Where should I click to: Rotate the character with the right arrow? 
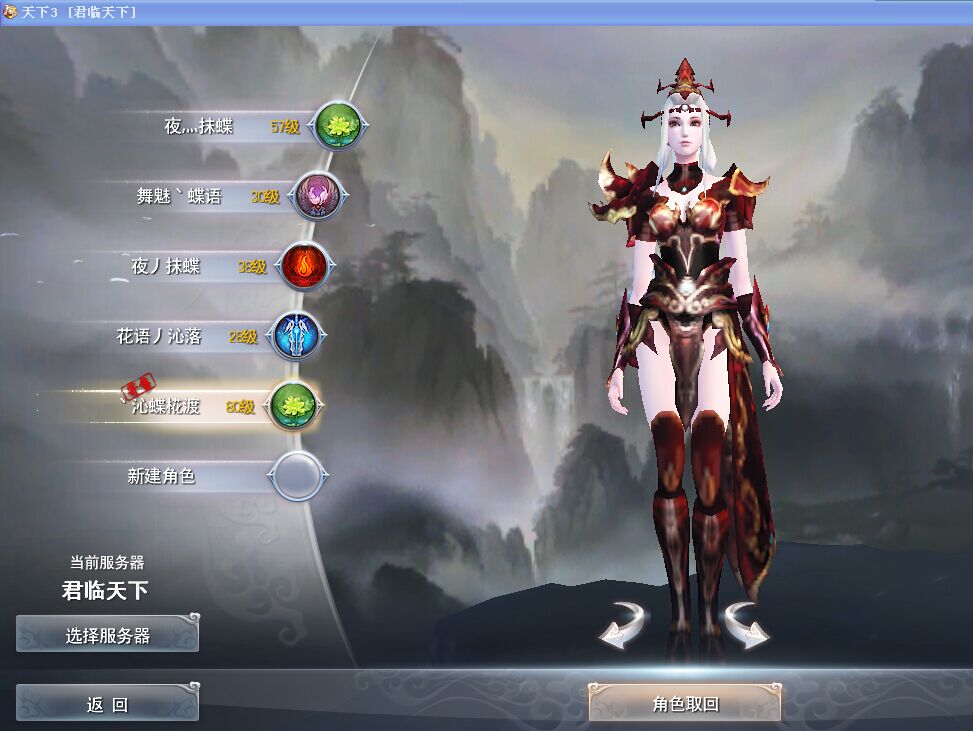(x=746, y=624)
